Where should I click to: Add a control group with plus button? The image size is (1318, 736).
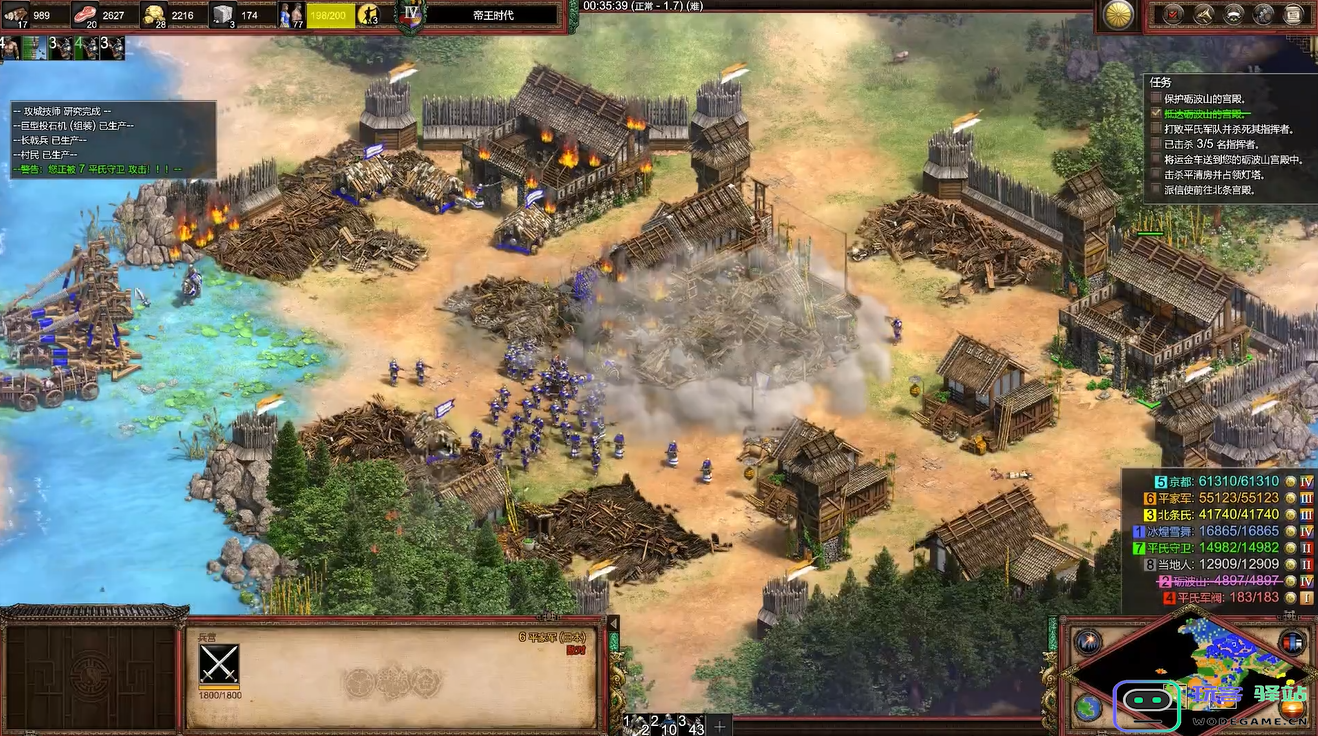(719, 725)
